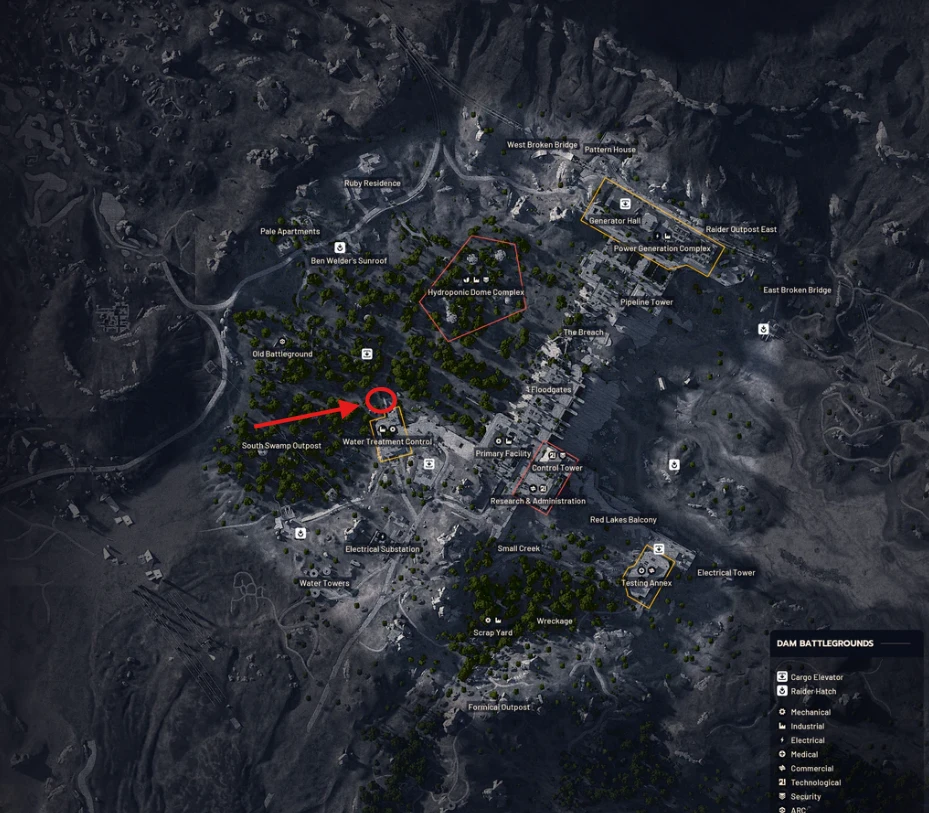This screenshot has width=929, height=813.
Task: Select the Technological legend entry
Action: (815, 782)
